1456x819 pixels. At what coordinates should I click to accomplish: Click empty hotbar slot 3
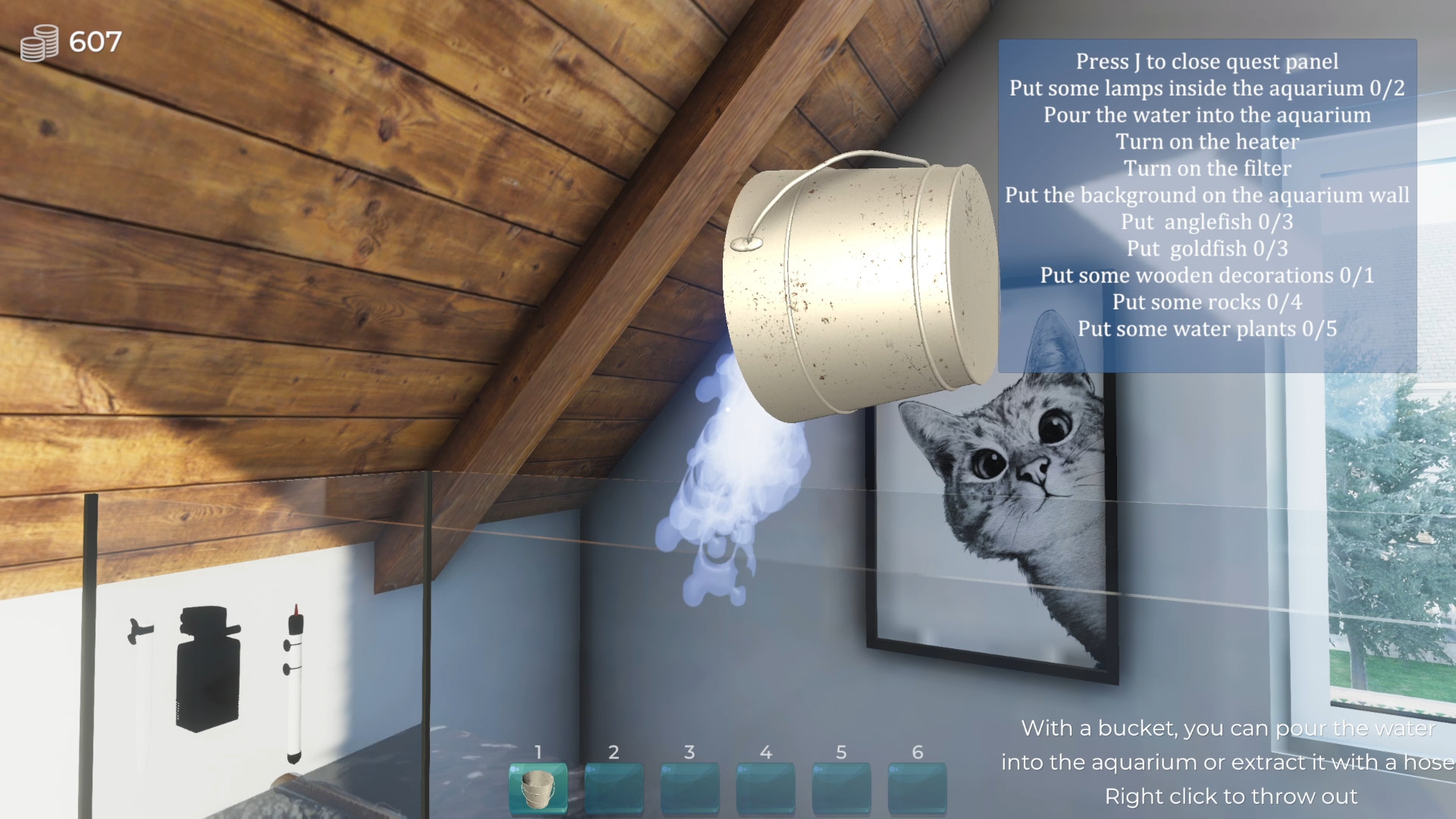pos(690,786)
